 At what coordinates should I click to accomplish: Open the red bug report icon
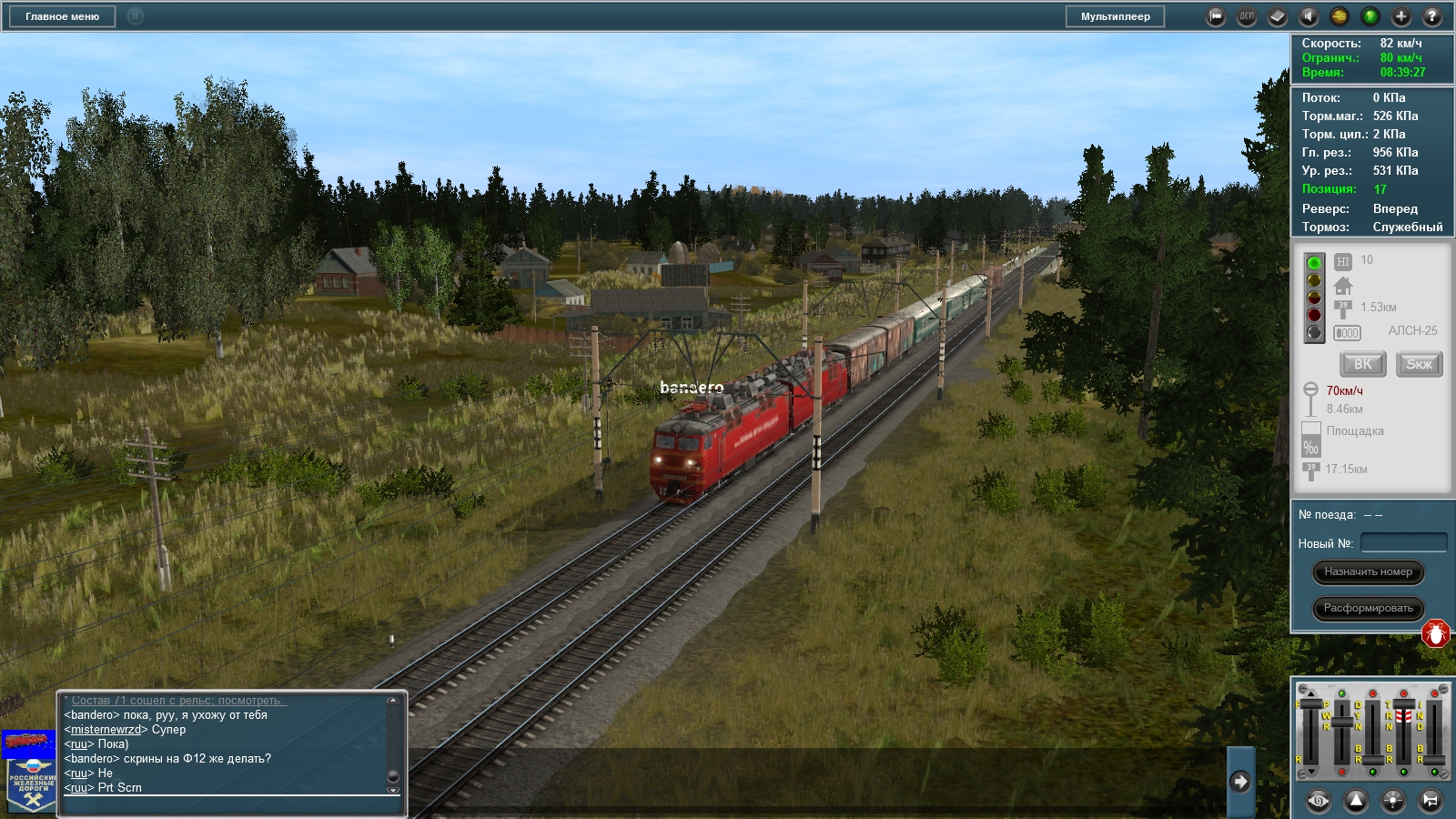coord(1435,633)
